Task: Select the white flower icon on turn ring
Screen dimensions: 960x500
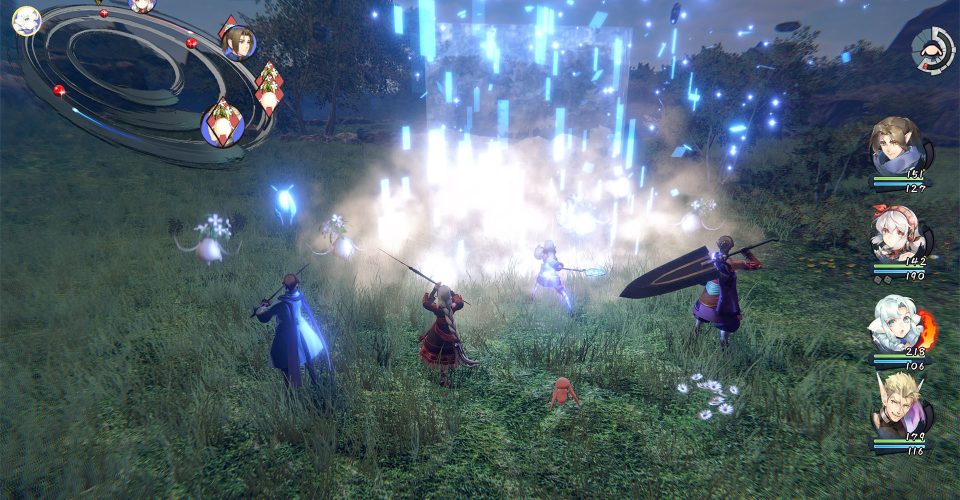Action: click(x=26, y=21)
